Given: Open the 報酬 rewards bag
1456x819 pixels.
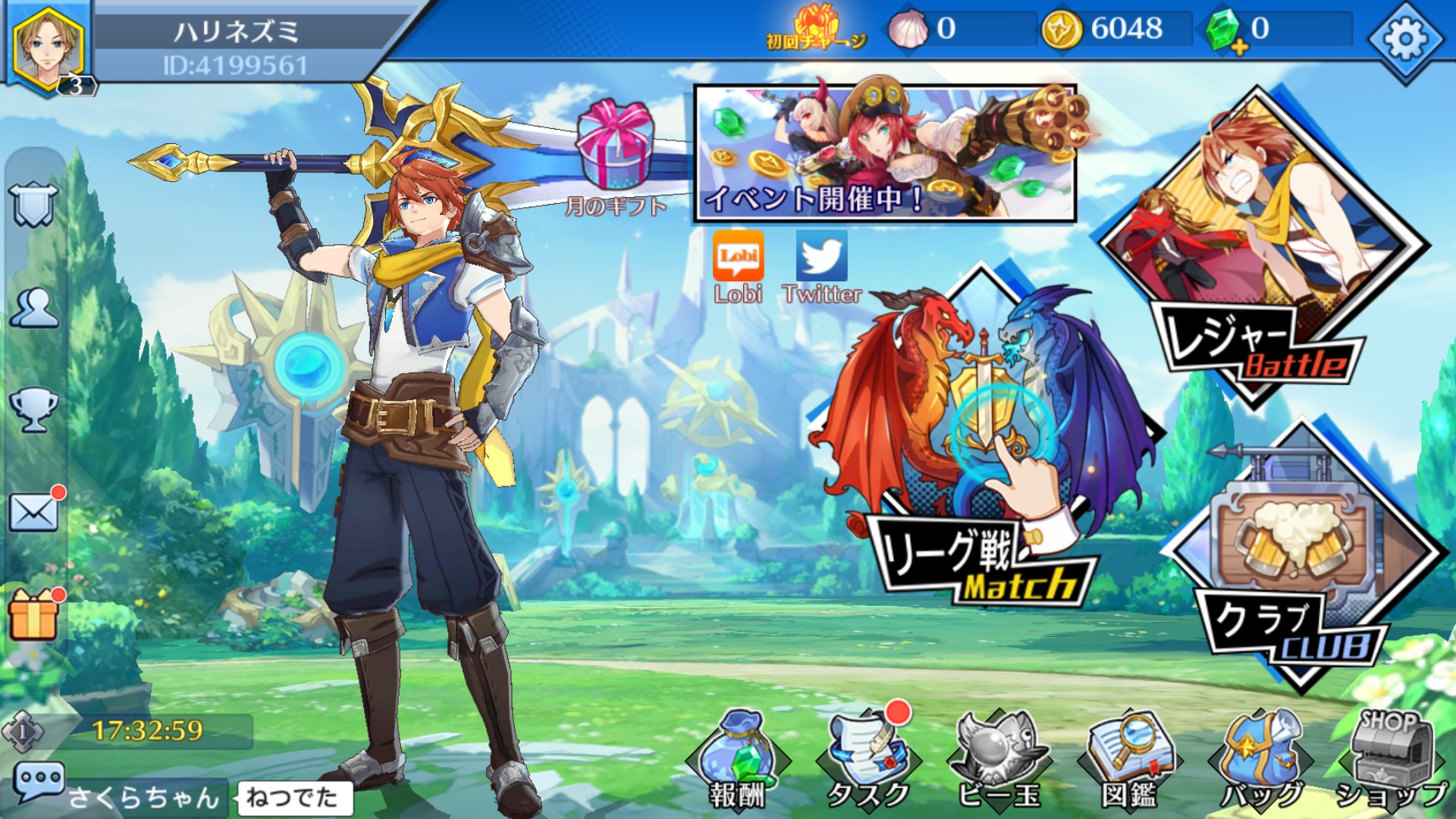Looking at the screenshot, I should coord(738,758).
